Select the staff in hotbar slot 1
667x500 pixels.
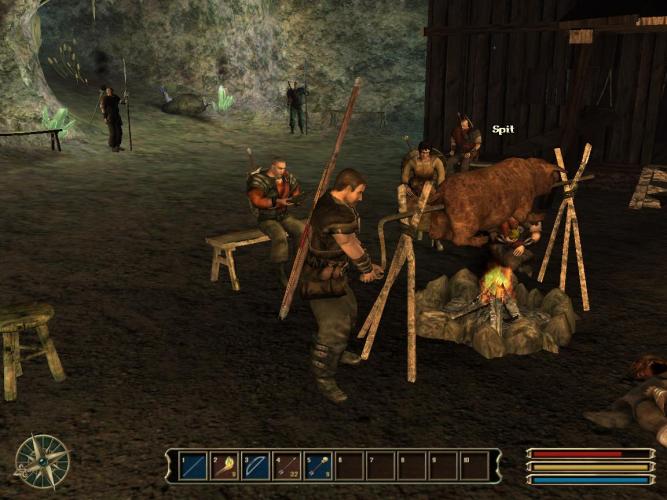coord(193,465)
